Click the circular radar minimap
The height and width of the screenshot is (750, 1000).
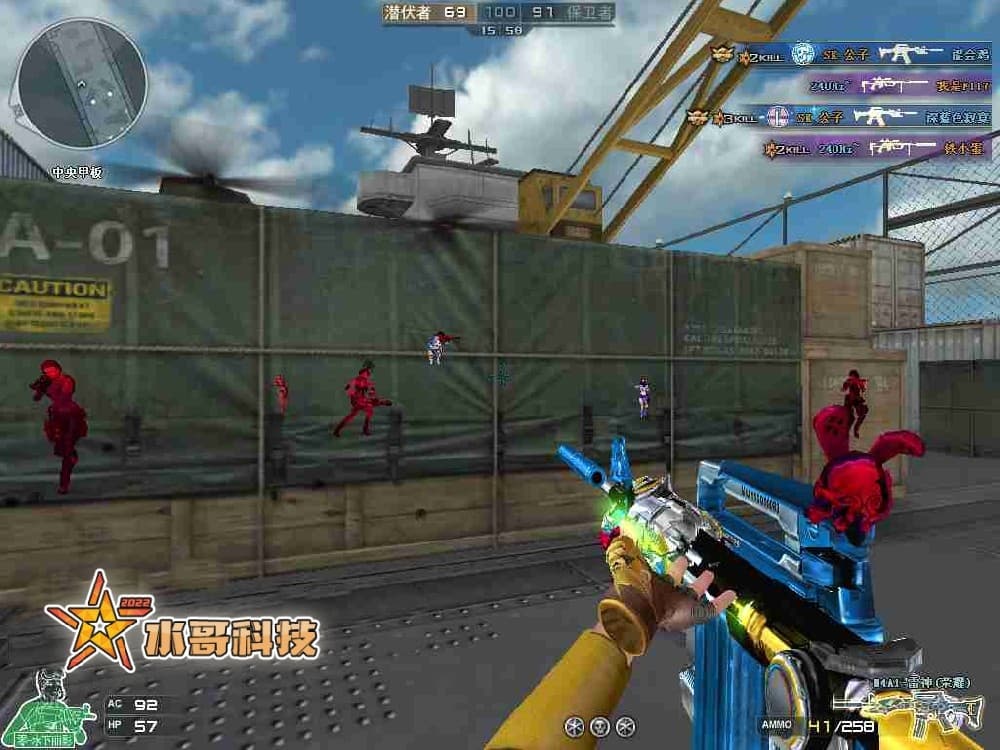click(82, 82)
